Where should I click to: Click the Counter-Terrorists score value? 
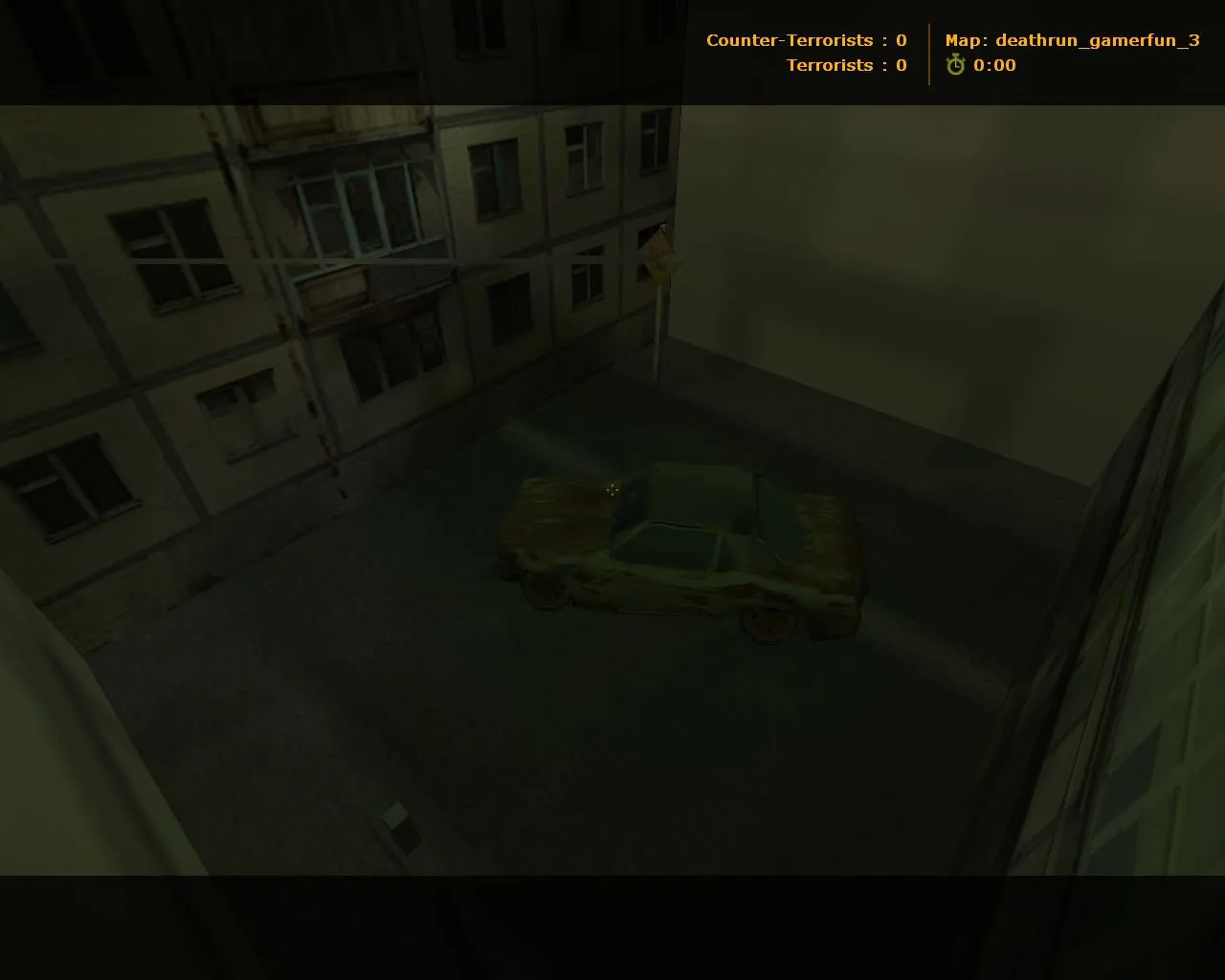(900, 40)
